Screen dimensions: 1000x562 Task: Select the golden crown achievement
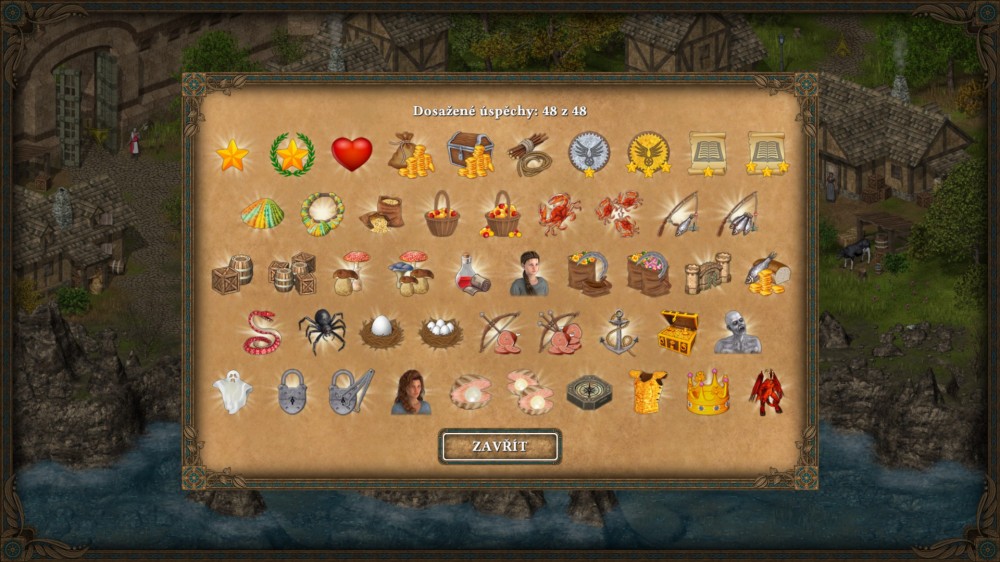pyautogui.click(x=707, y=393)
